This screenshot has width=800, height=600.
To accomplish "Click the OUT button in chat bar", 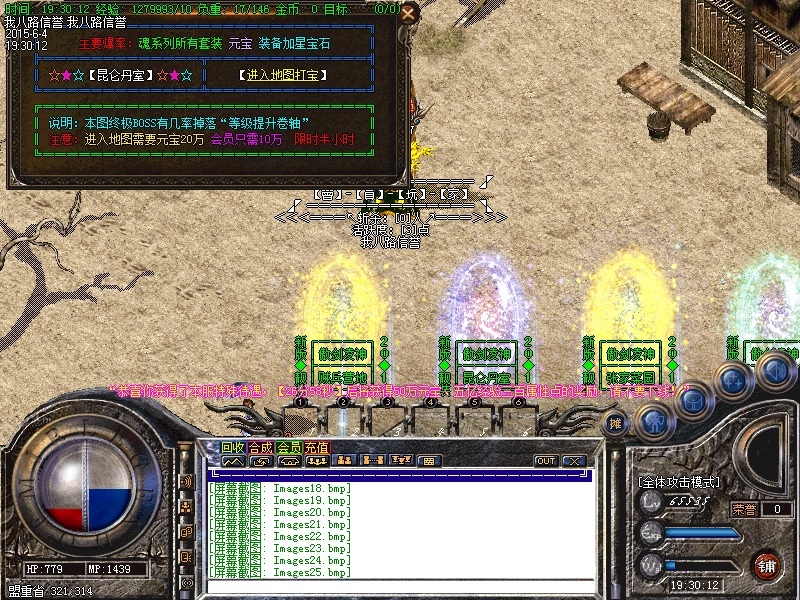I will [x=546, y=461].
